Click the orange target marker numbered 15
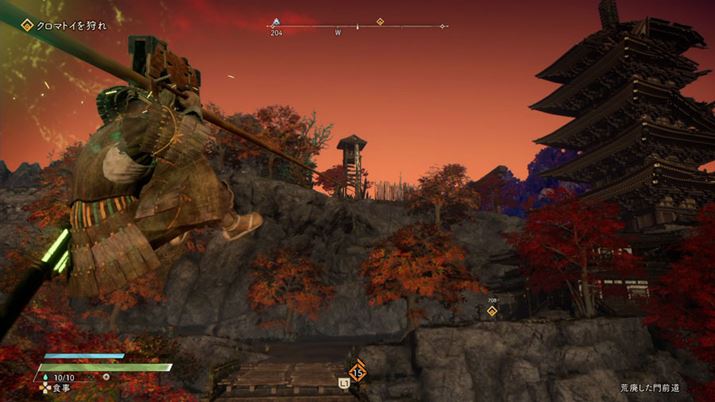Image resolution: width=715 pixels, height=402 pixels. [x=357, y=372]
